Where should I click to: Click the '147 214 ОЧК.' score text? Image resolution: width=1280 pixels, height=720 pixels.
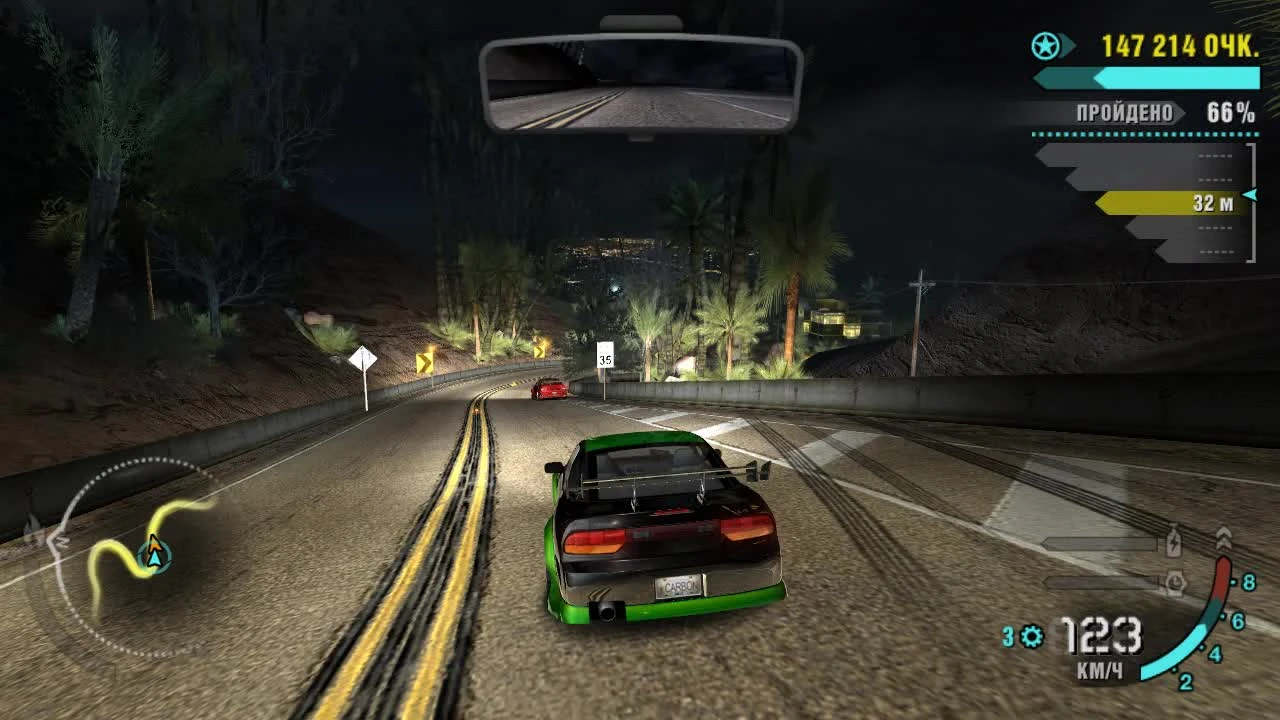click(1180, 45)
